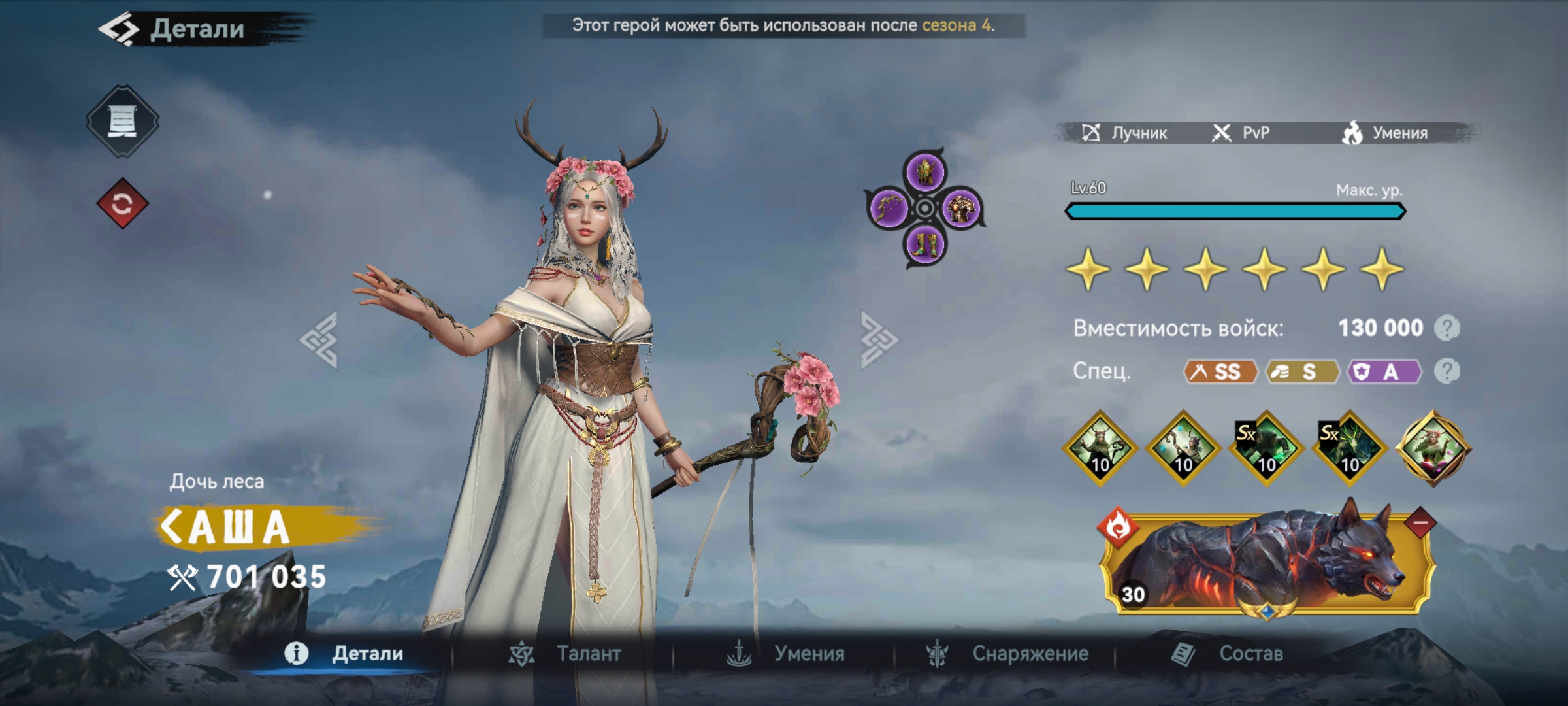Click the red refresh swap button

coord(122,204)
